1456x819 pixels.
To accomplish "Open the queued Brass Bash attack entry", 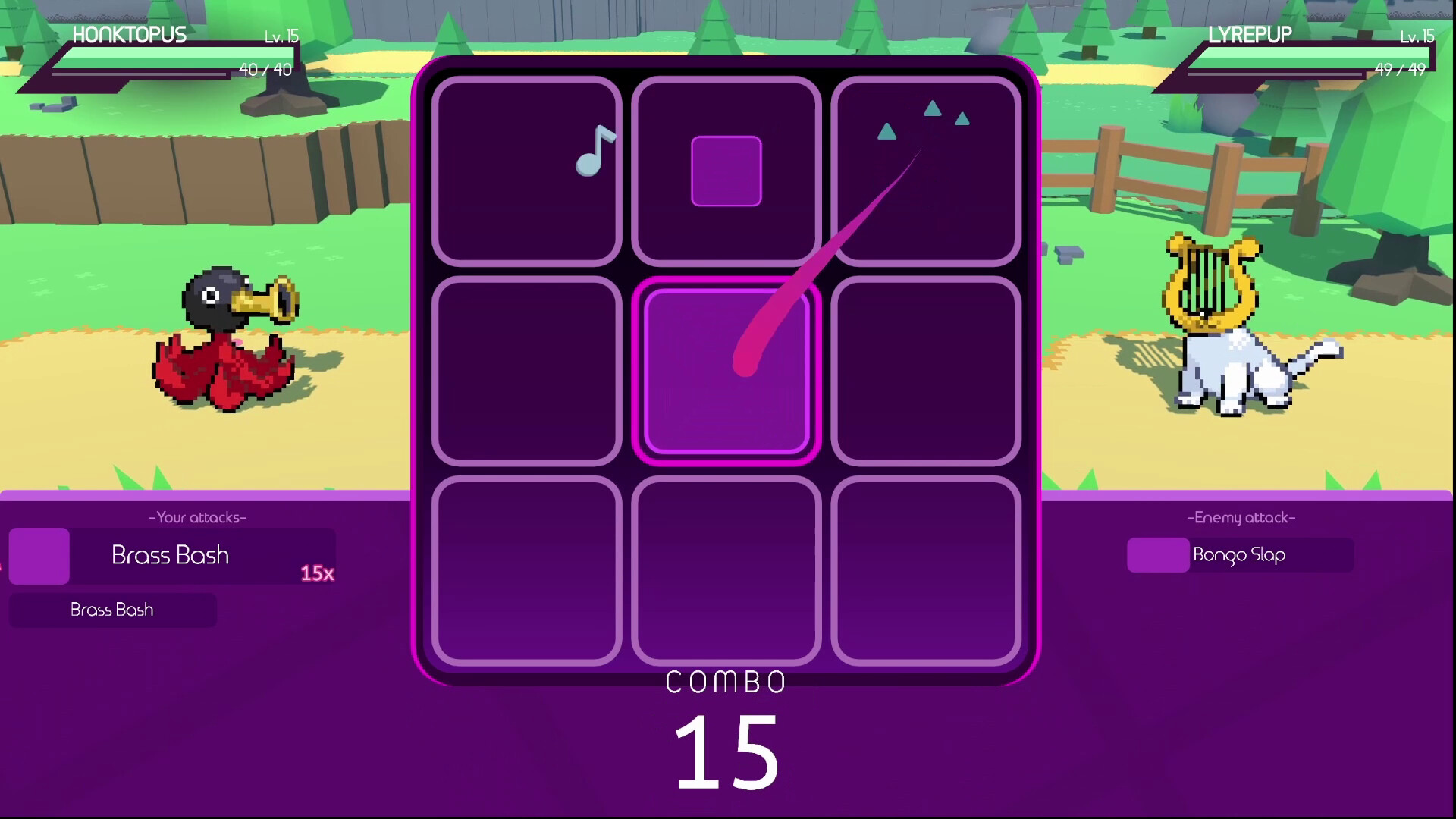I will (x=111, y=610).
